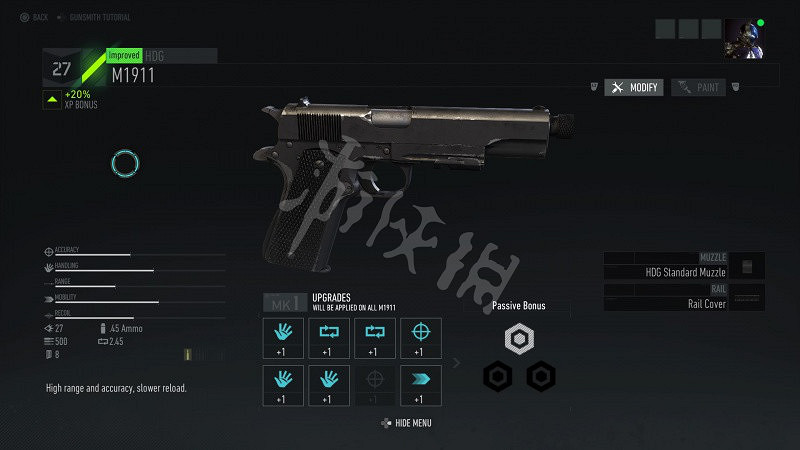Select the white hexagon passive bonus
This screenshot has width=800, height=450.
pos(518,339)
